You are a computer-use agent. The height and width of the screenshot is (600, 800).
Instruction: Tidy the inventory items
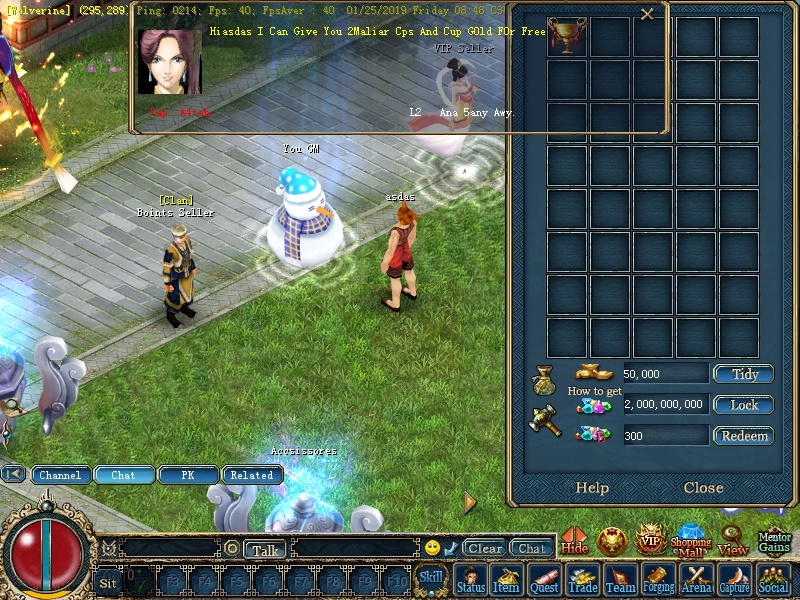coord(743,374)
